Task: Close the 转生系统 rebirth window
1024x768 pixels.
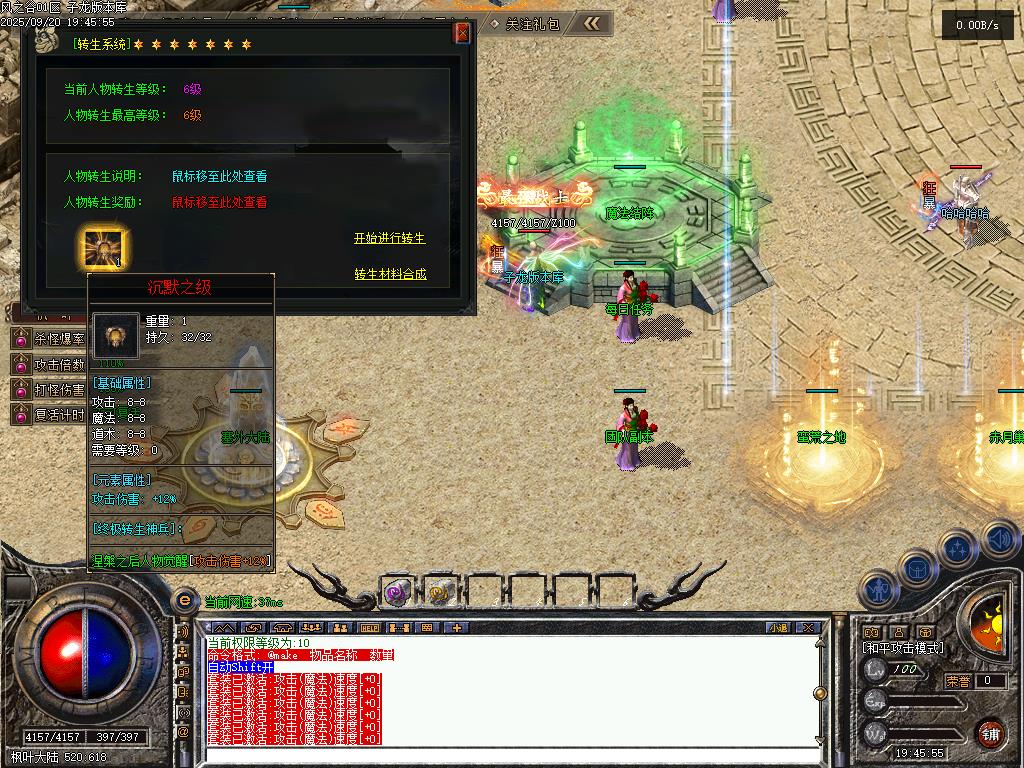Action: point(462,33)
